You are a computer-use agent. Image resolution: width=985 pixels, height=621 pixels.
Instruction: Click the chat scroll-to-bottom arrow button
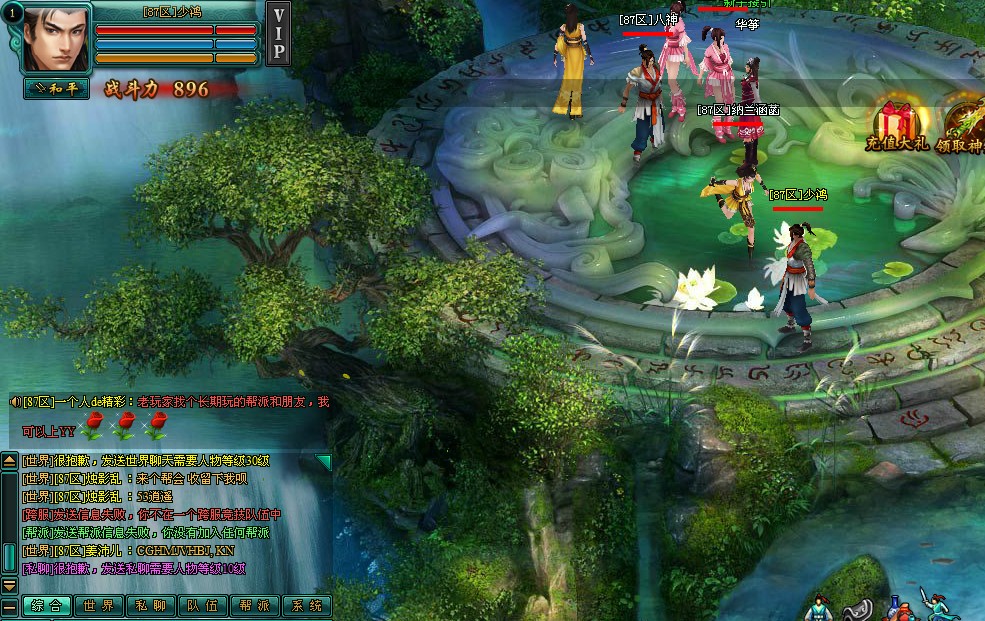coord(9,584)
